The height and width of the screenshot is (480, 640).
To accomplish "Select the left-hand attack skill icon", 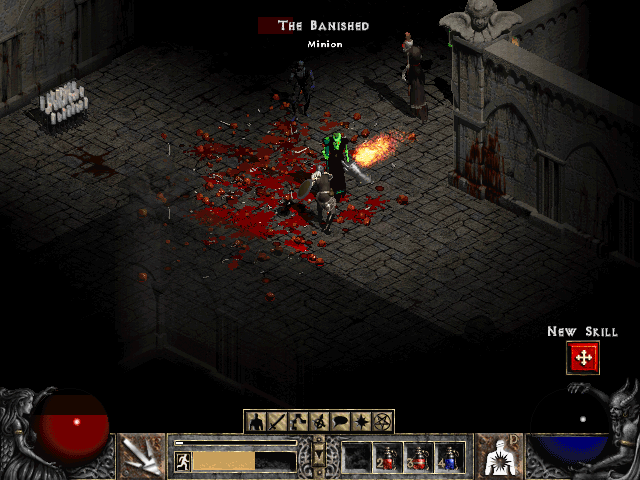I will [x=141, y=455].
